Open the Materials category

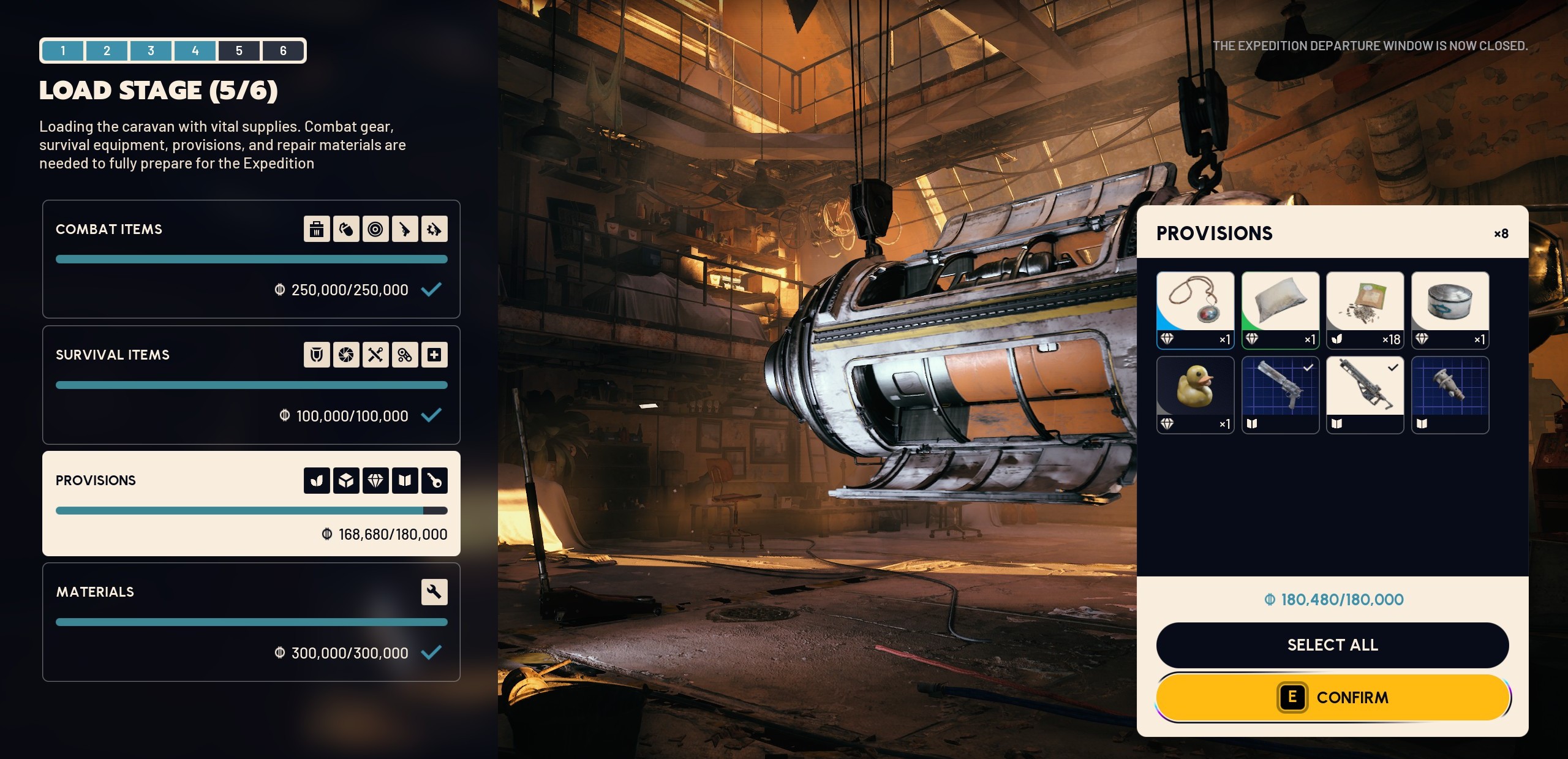click(x=251, y=622)
